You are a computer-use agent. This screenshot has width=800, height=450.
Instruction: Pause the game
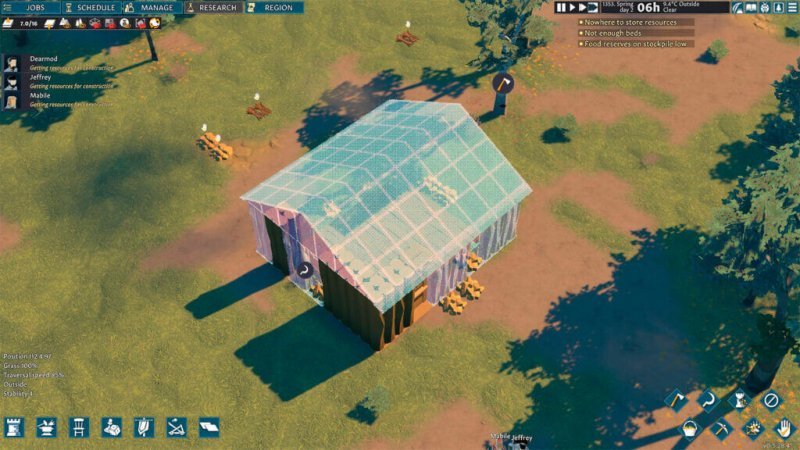point(562,7)
